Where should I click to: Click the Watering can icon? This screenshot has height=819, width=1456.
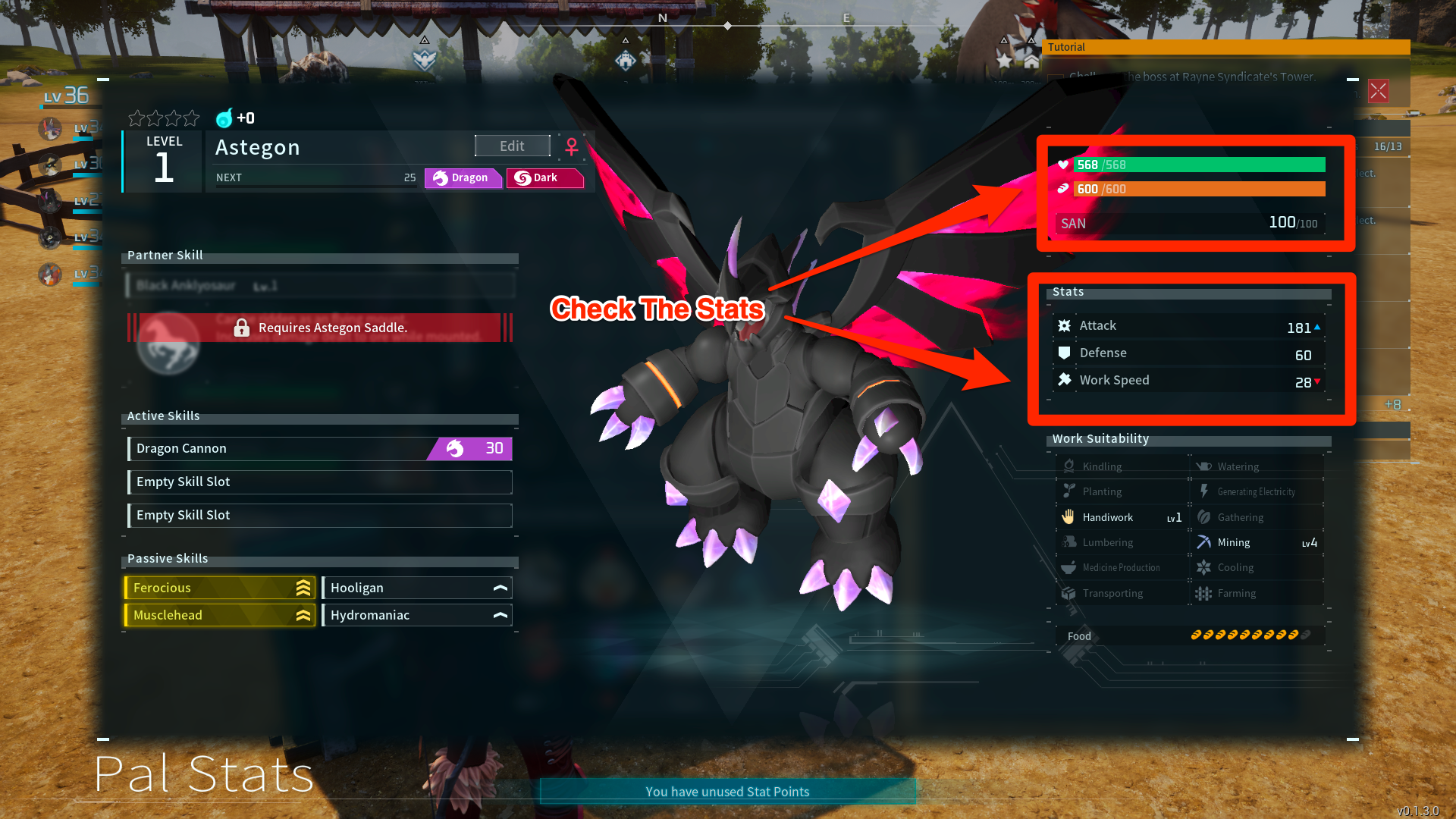(1204, 466)
